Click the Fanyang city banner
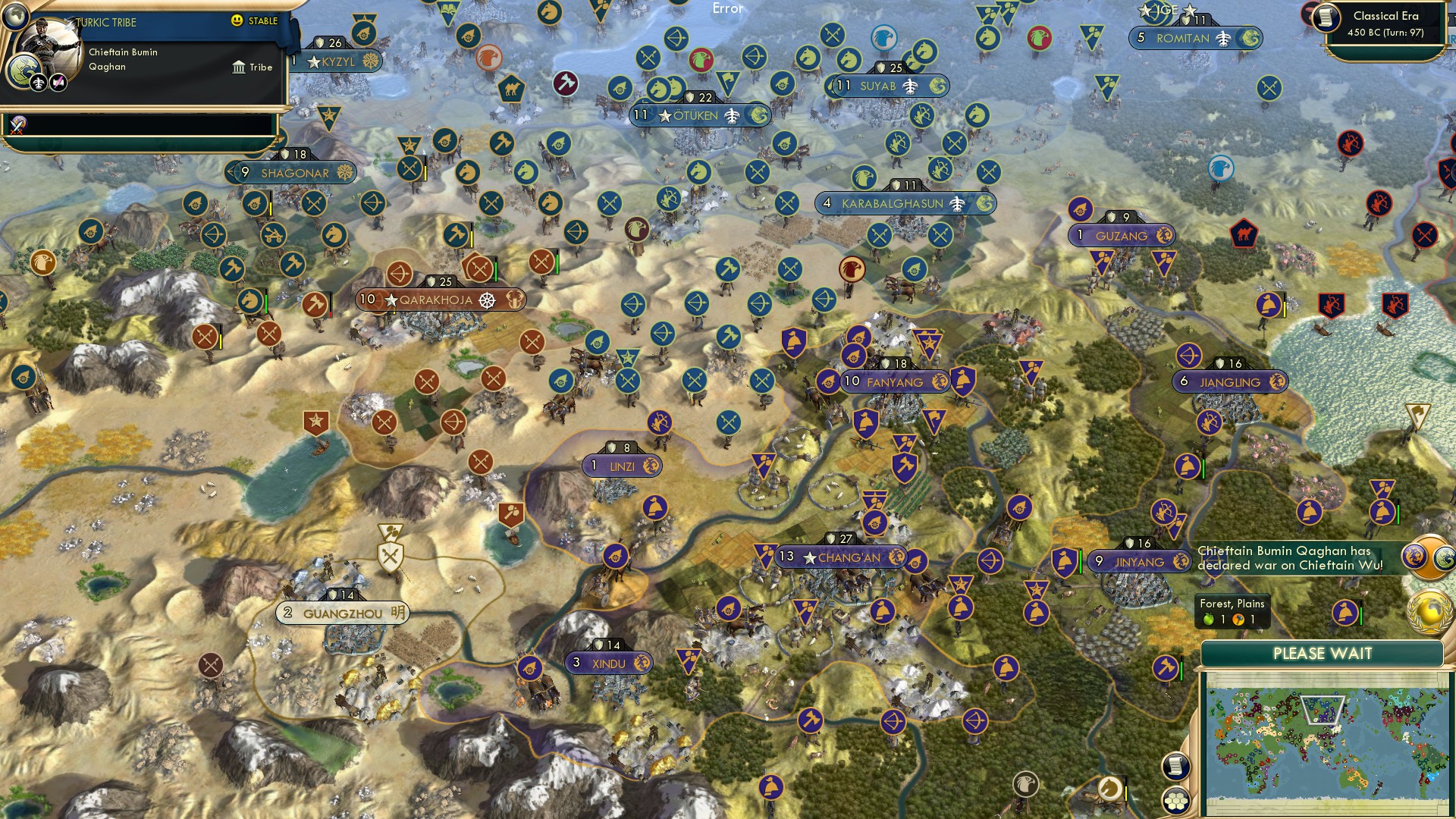 coord(895,381)
